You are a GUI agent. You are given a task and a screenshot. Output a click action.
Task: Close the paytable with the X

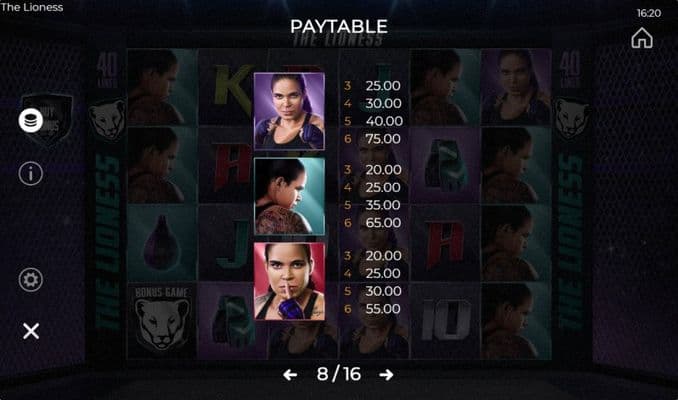coord(31,331)
